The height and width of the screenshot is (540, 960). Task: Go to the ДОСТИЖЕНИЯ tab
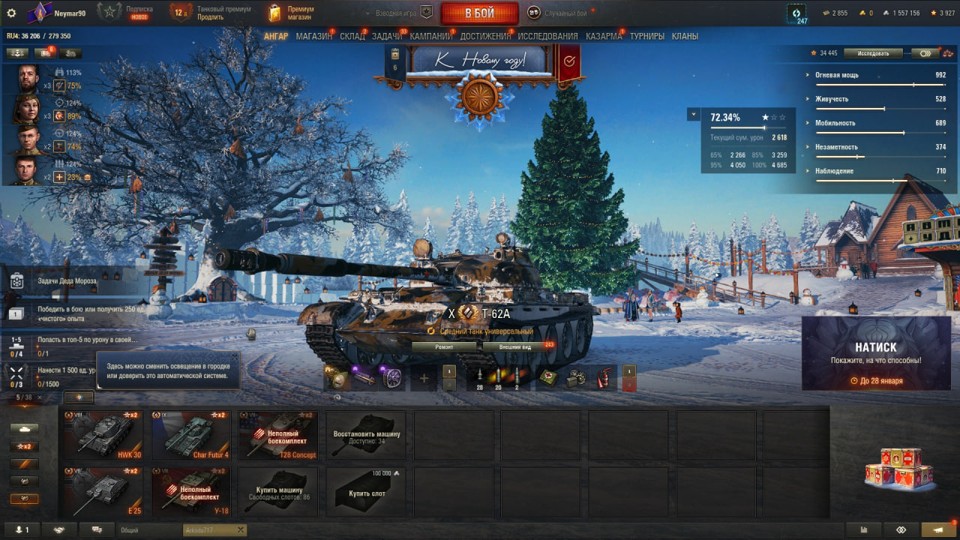tap(485, 36)
